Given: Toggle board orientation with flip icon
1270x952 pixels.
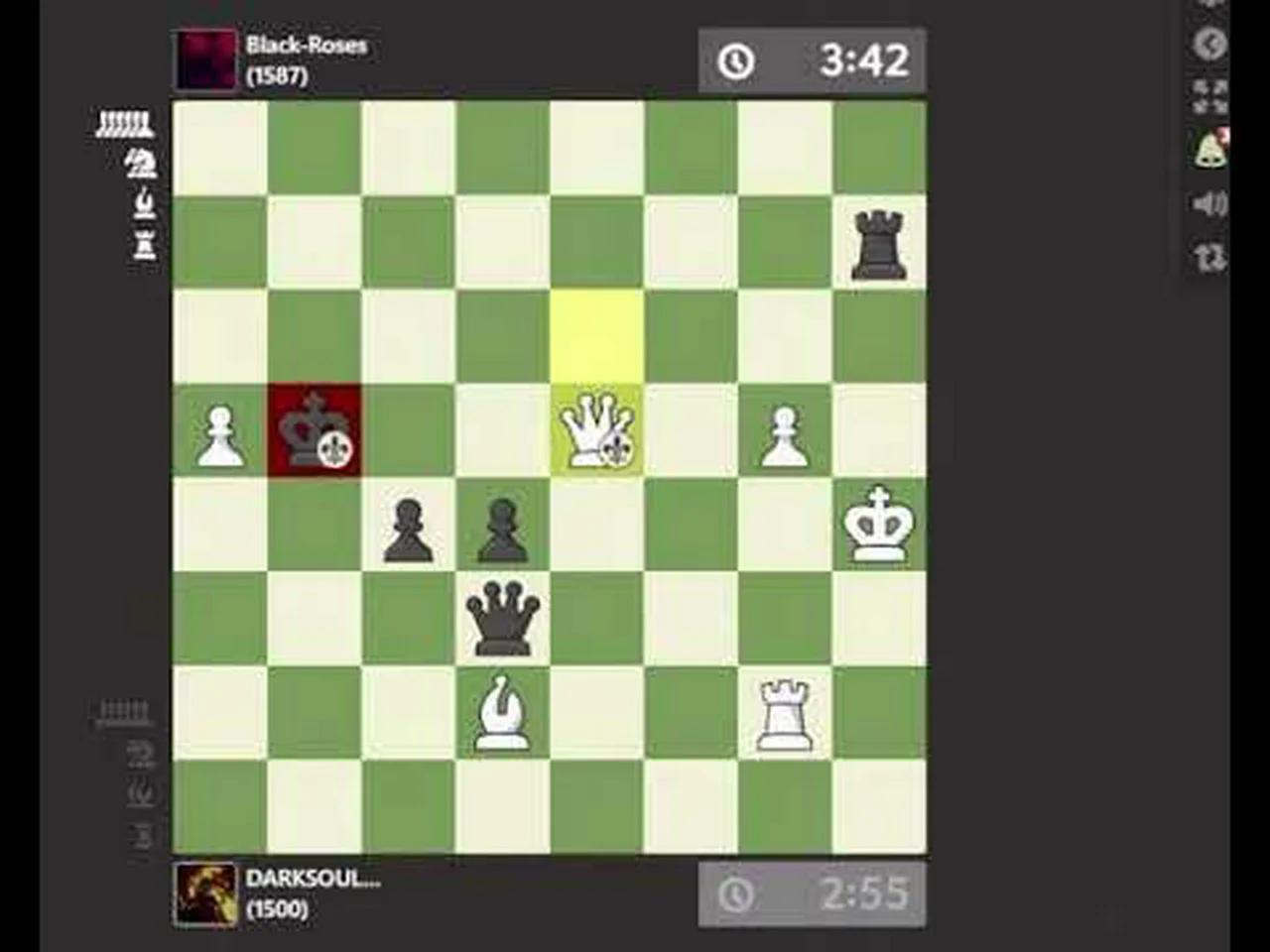Looking at the screenshot, I should click(x=1207, y=258).
